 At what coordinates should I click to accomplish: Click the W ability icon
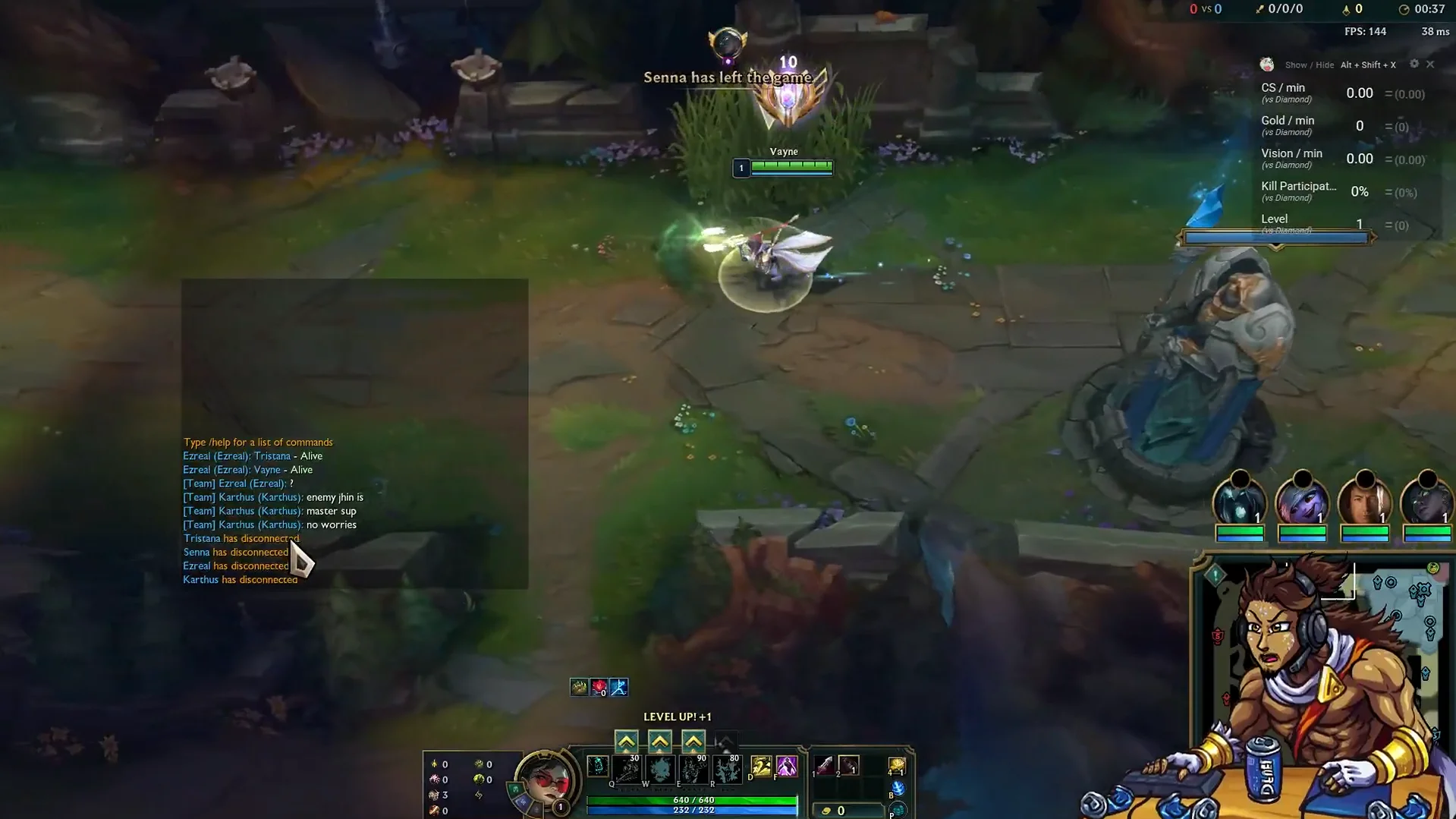point(661,769)
